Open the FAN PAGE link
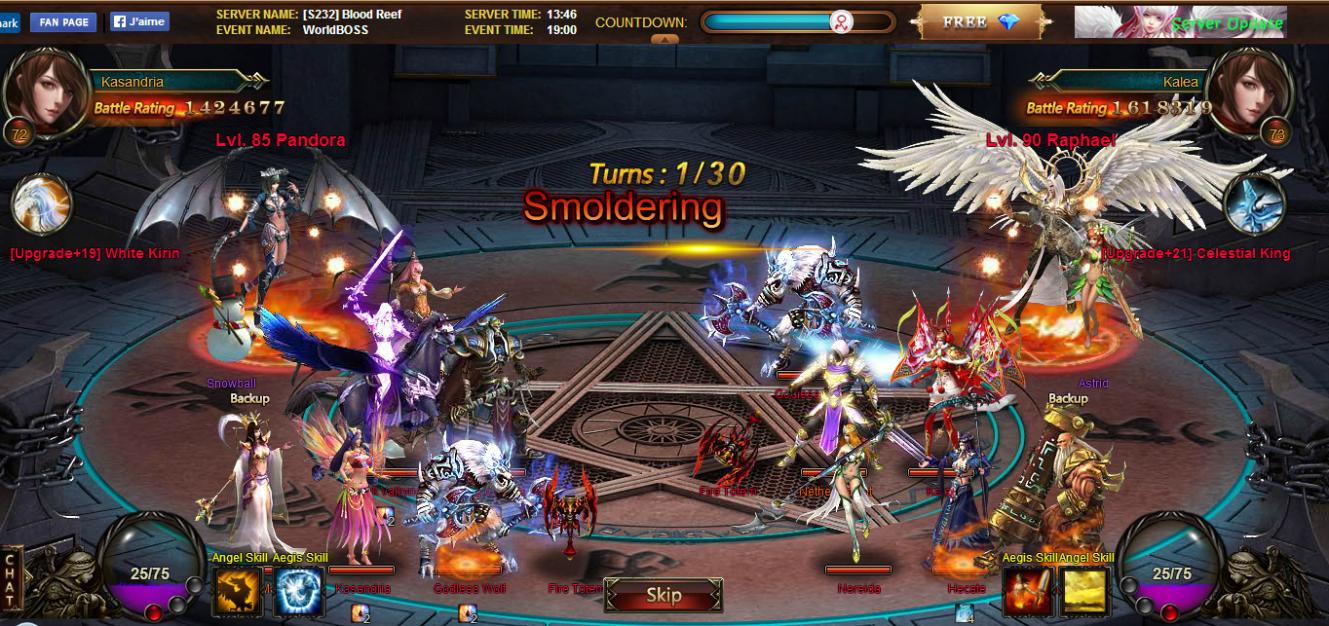This screenshot has height=626, width=1329. 63,21
